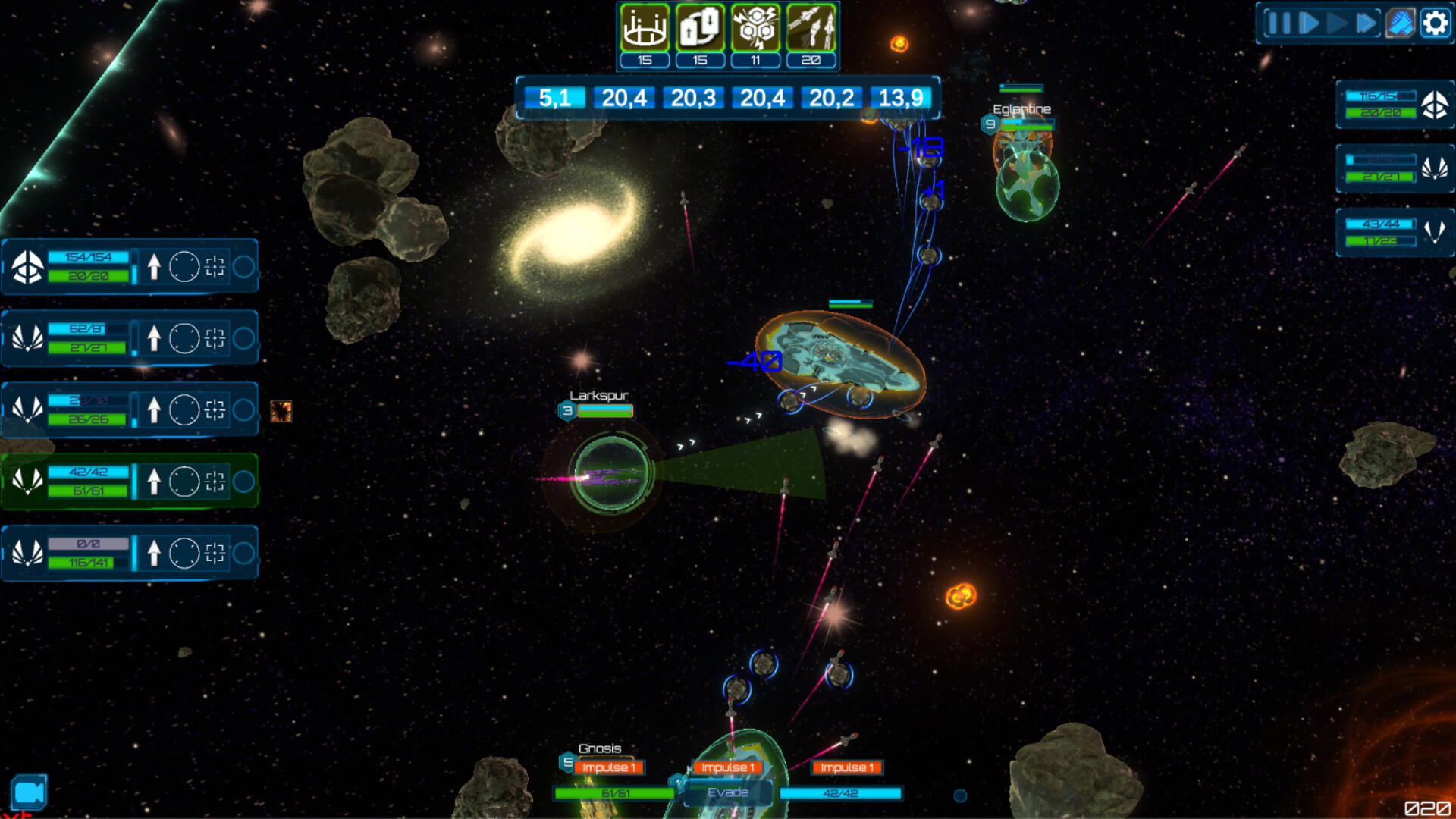Screen dimensions: 1456x819
Task: Select the 5,1 resource counter tab
Action: coord(556,98)
